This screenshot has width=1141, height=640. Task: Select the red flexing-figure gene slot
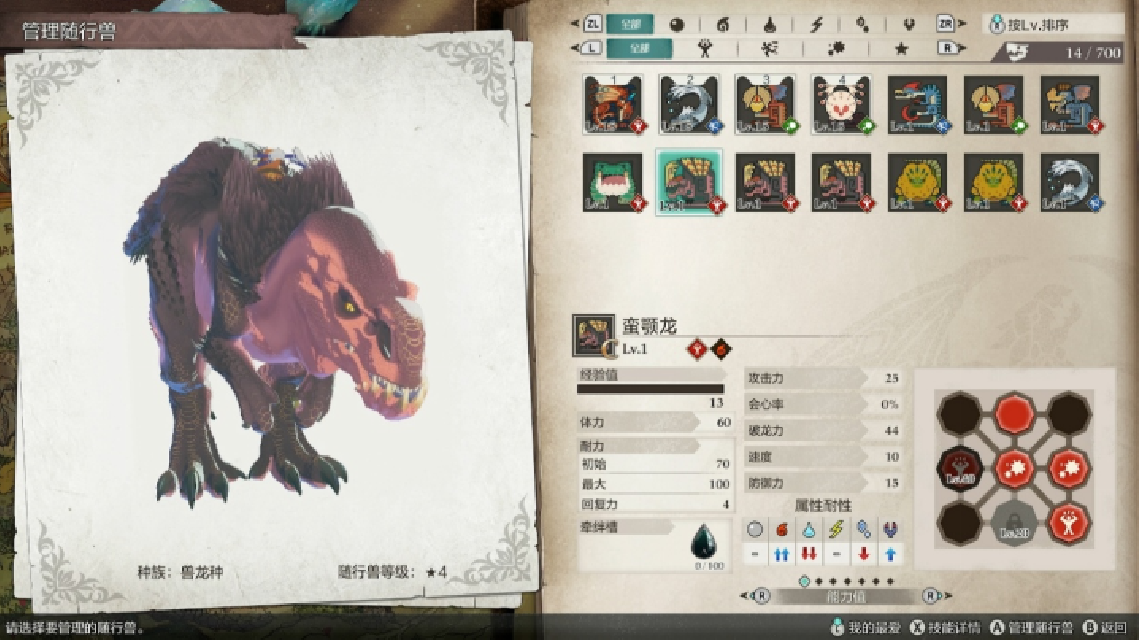[x=1069, y=520]
